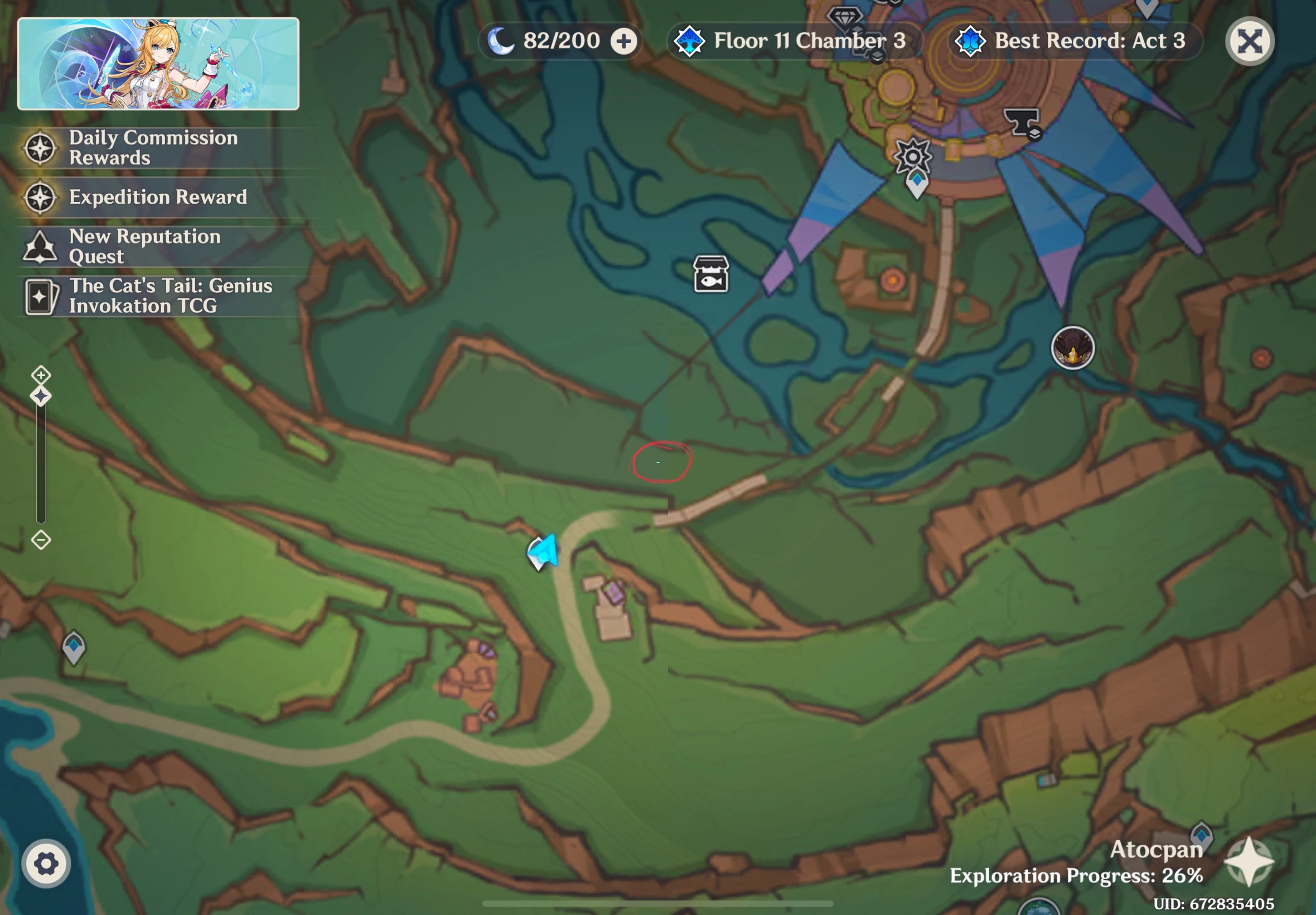1316x915 pixels.
Task: Click zoom in plus above the slider
Action: (41, 375)
